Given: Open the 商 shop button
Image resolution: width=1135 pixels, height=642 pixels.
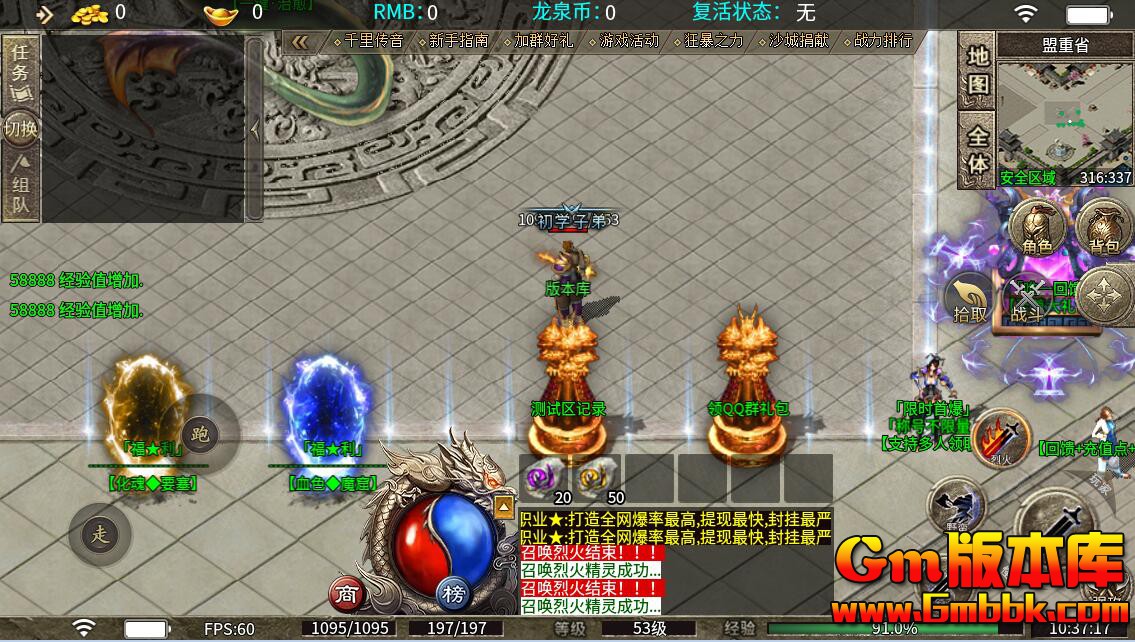Looking at the screenshot, I should (346, 595).
